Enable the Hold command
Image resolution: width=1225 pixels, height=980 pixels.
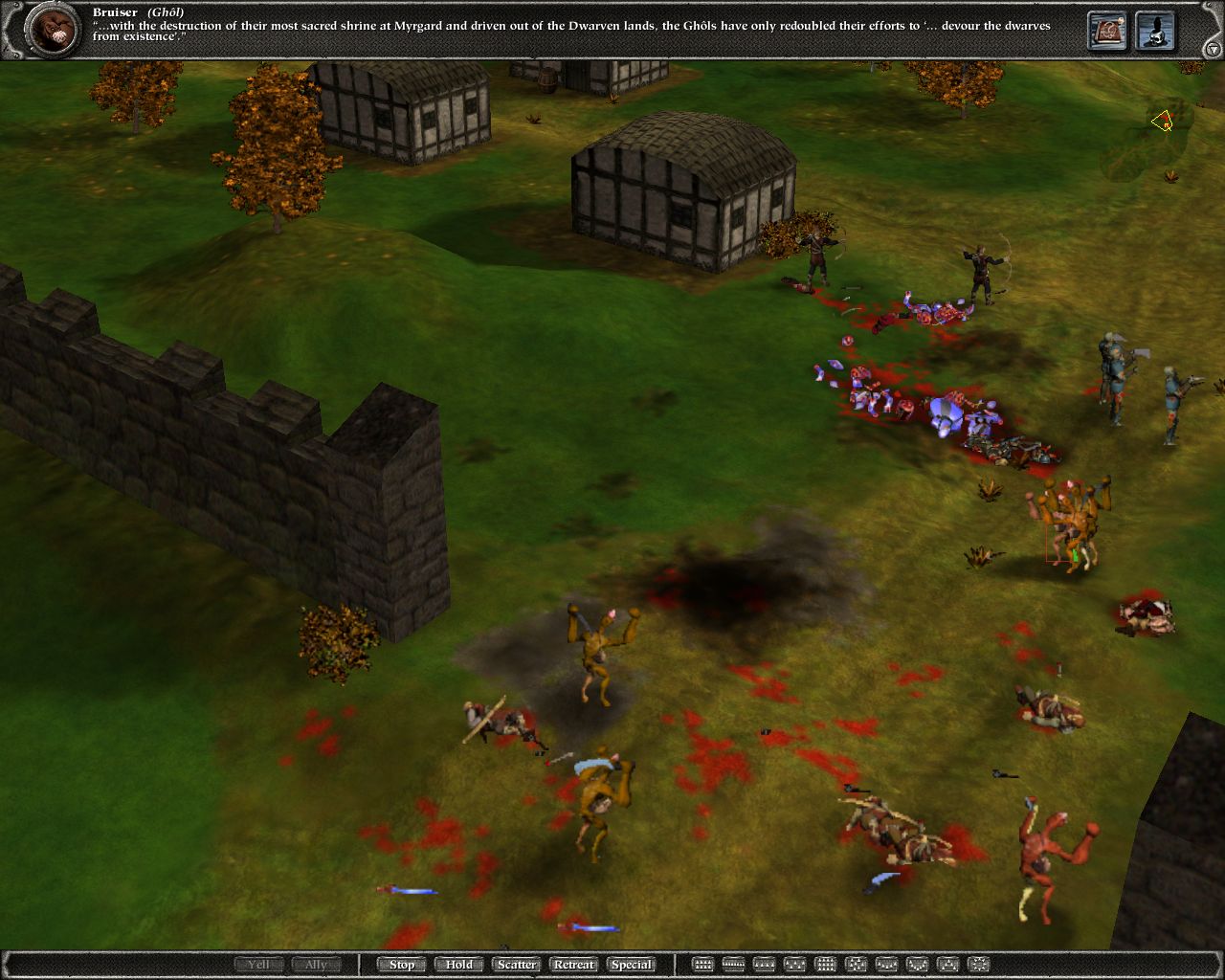pyautogui.click(x=458, y=964)
